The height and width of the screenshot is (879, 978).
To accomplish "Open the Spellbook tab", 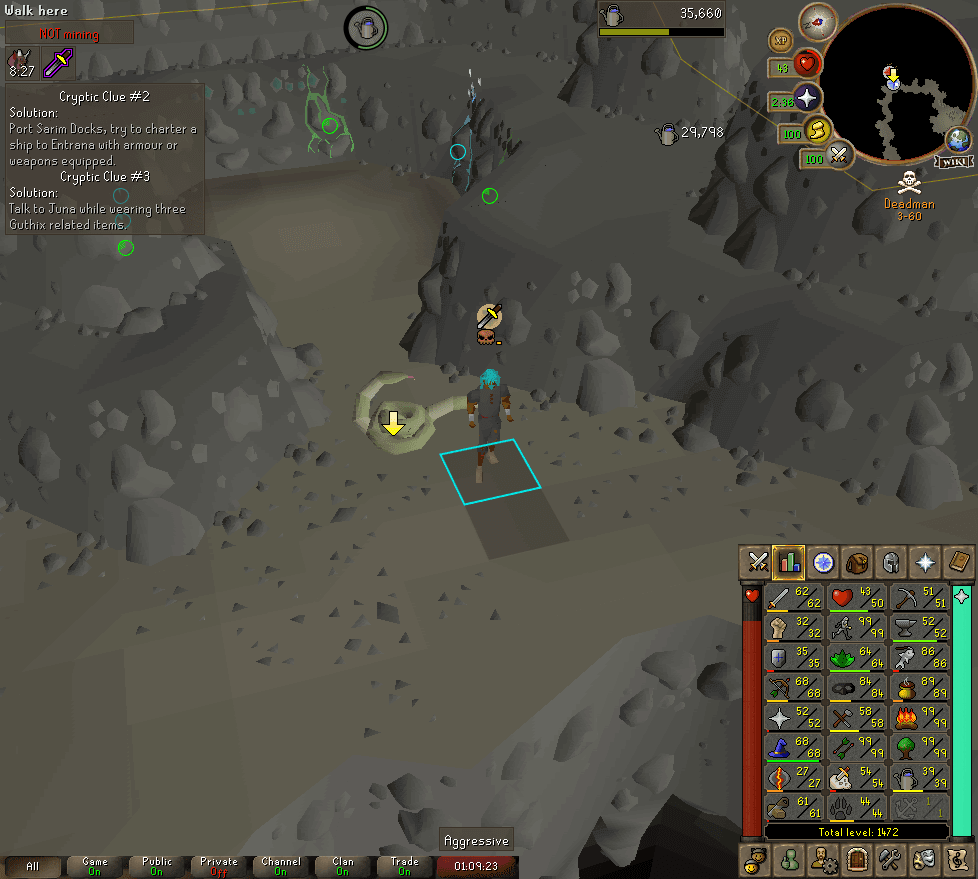I will [956, 562].
